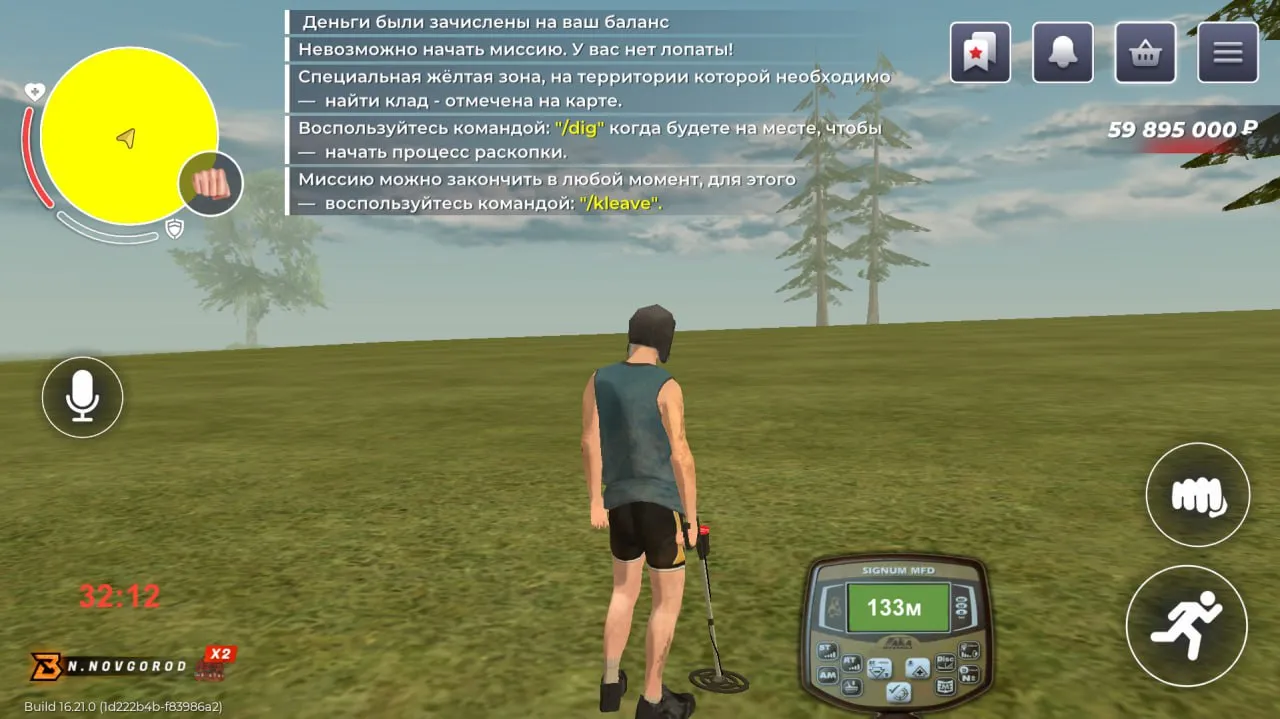Open the hamburger main menu
Screen dimensions: 1280x719
1227,52
